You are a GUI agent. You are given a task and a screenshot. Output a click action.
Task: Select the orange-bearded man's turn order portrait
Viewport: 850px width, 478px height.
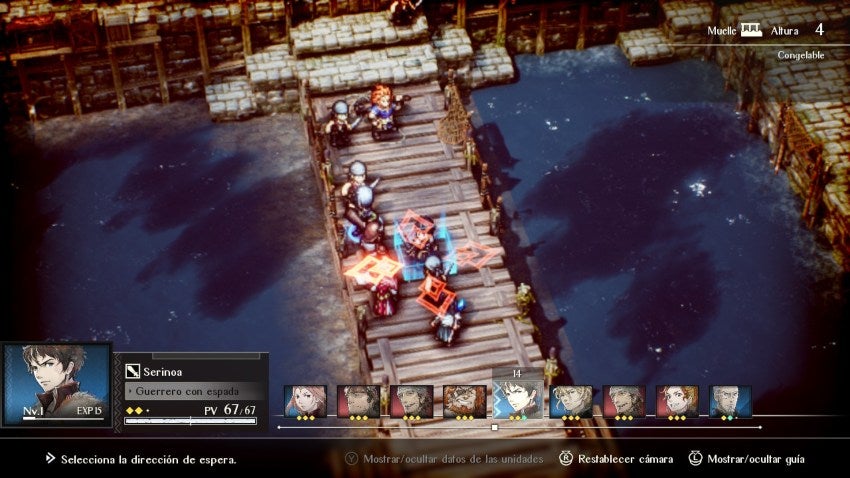tap(464, 400)
